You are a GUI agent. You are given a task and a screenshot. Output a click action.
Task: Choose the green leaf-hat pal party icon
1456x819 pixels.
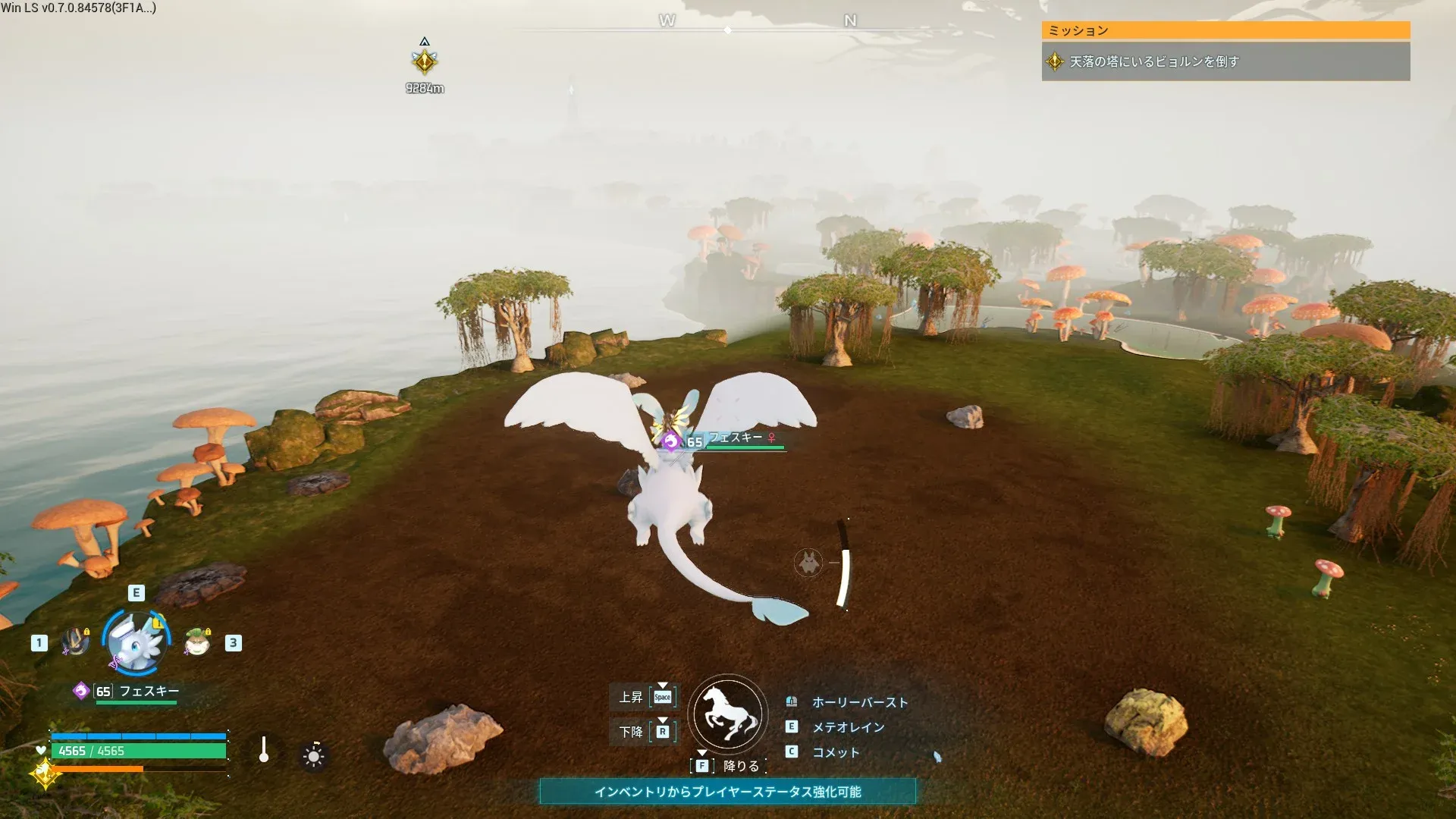click(x=198, y=642)
